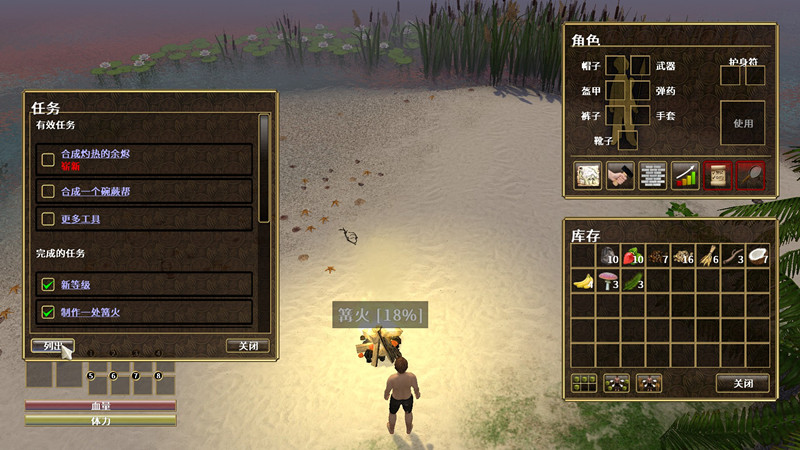Select the strawberry stack in inventory
The width and height of the screenshot is (800, 450).
pyautogui.click(x=633, y=256)
